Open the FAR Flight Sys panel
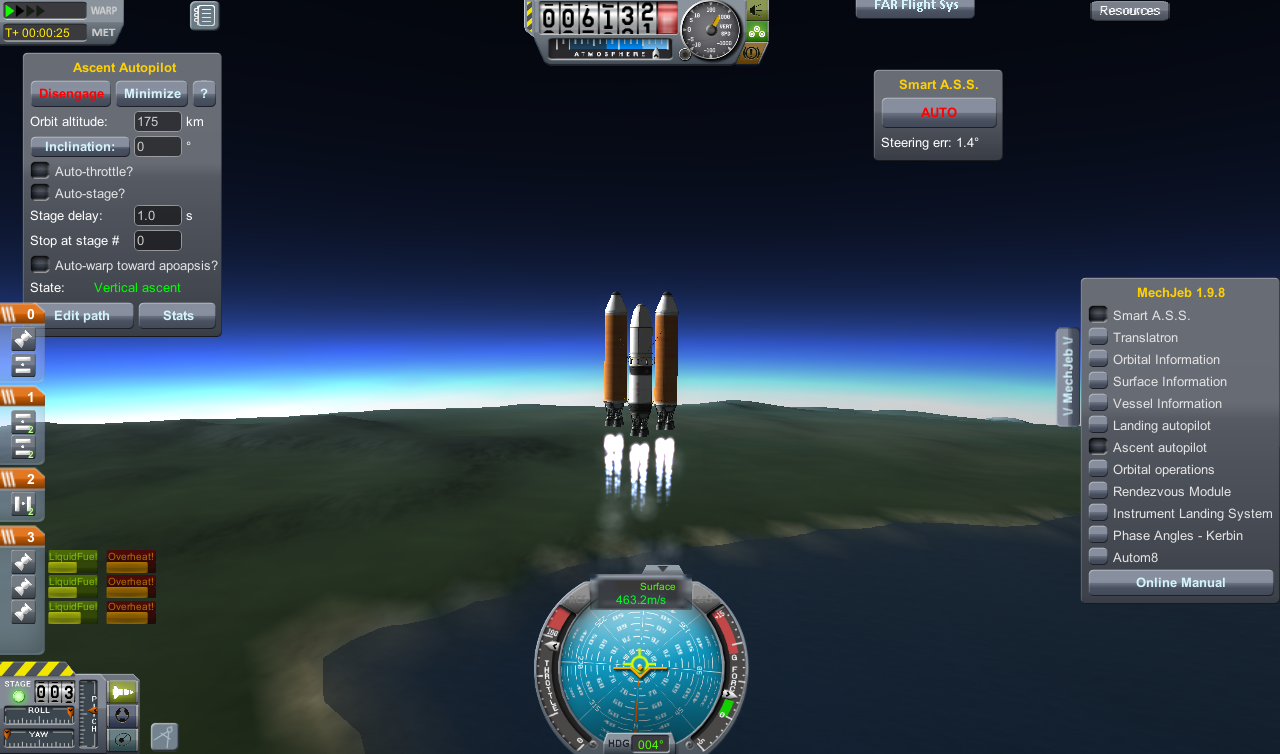Viewport: 1280px width, 754px height. coord(914,8)
